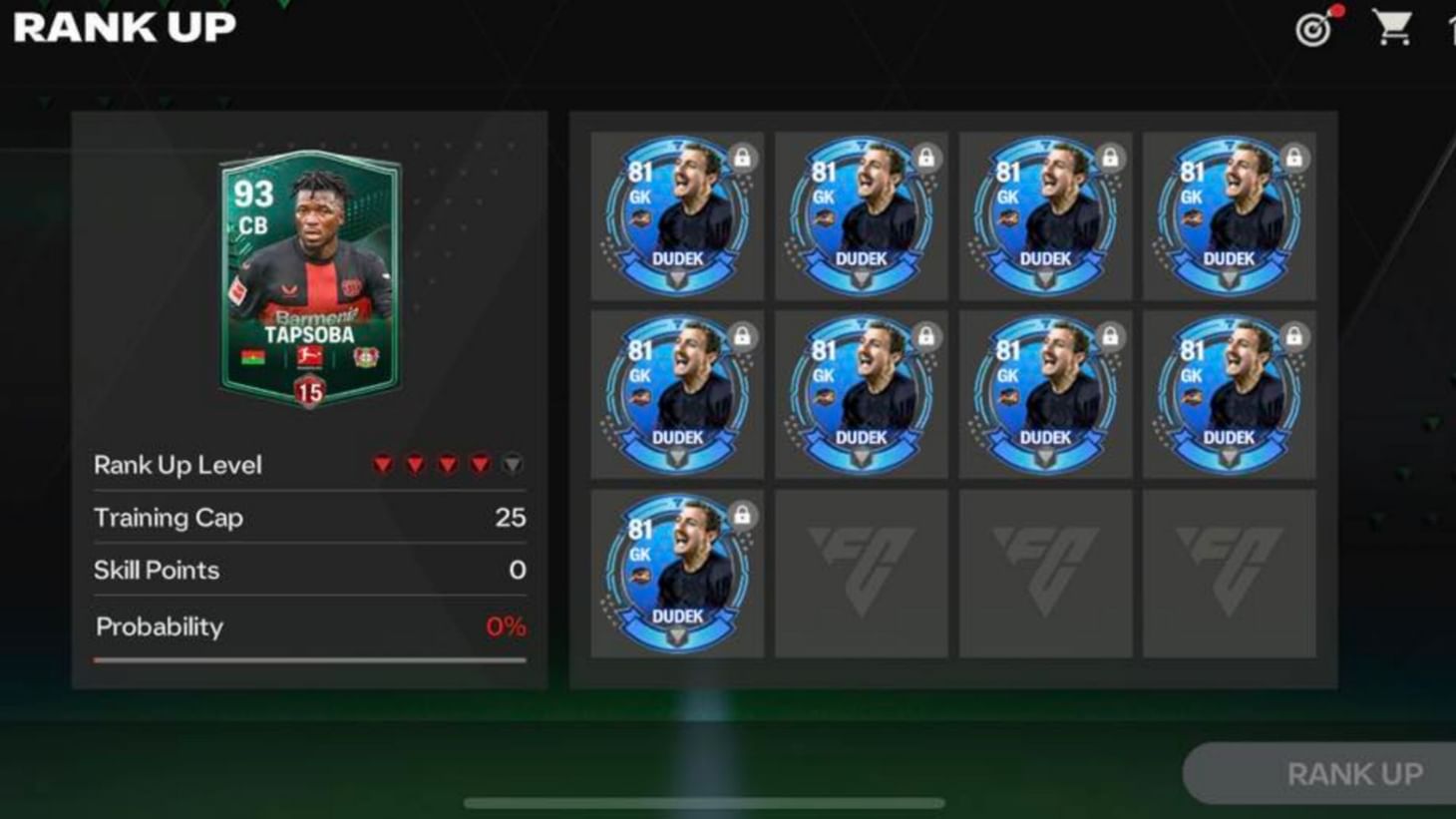Click the lock icon on first Dudek card
The height and width of the screenshot is (819, 1456).
coord(742,158)
